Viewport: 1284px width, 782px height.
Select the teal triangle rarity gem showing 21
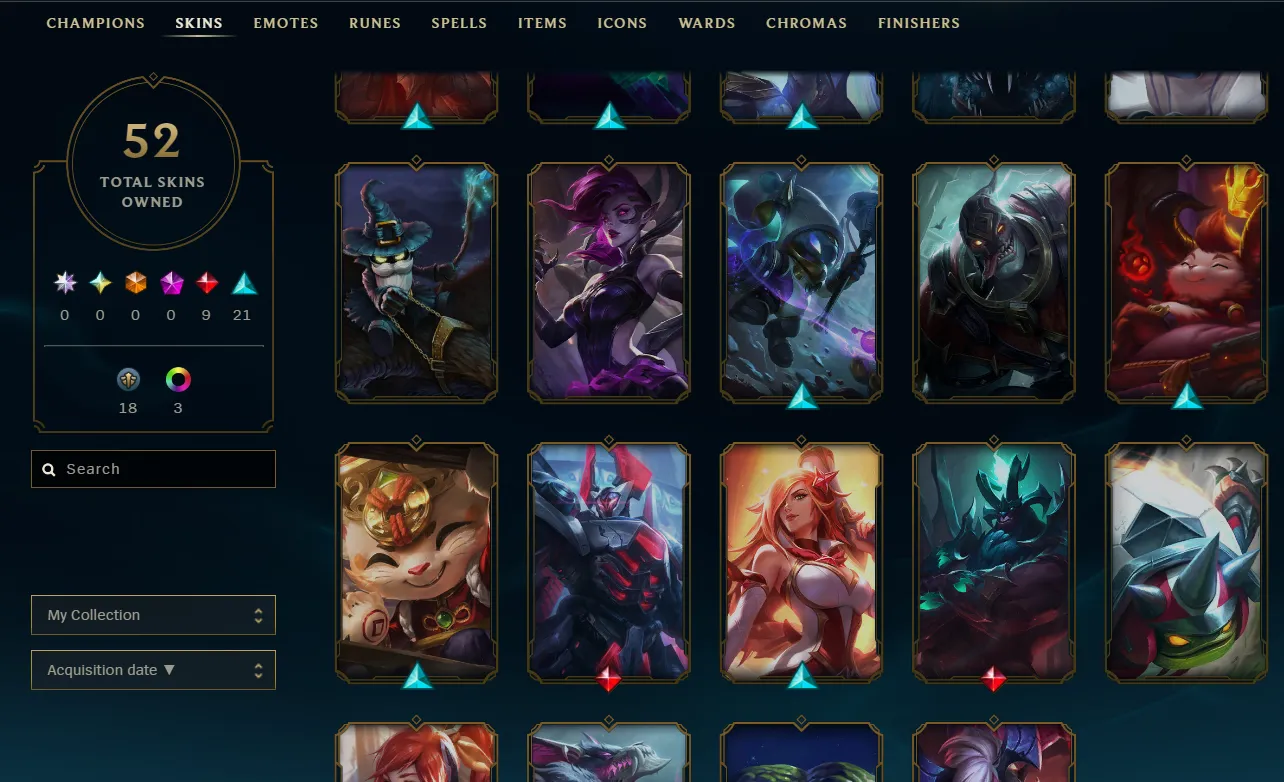(x=243, y=283)
